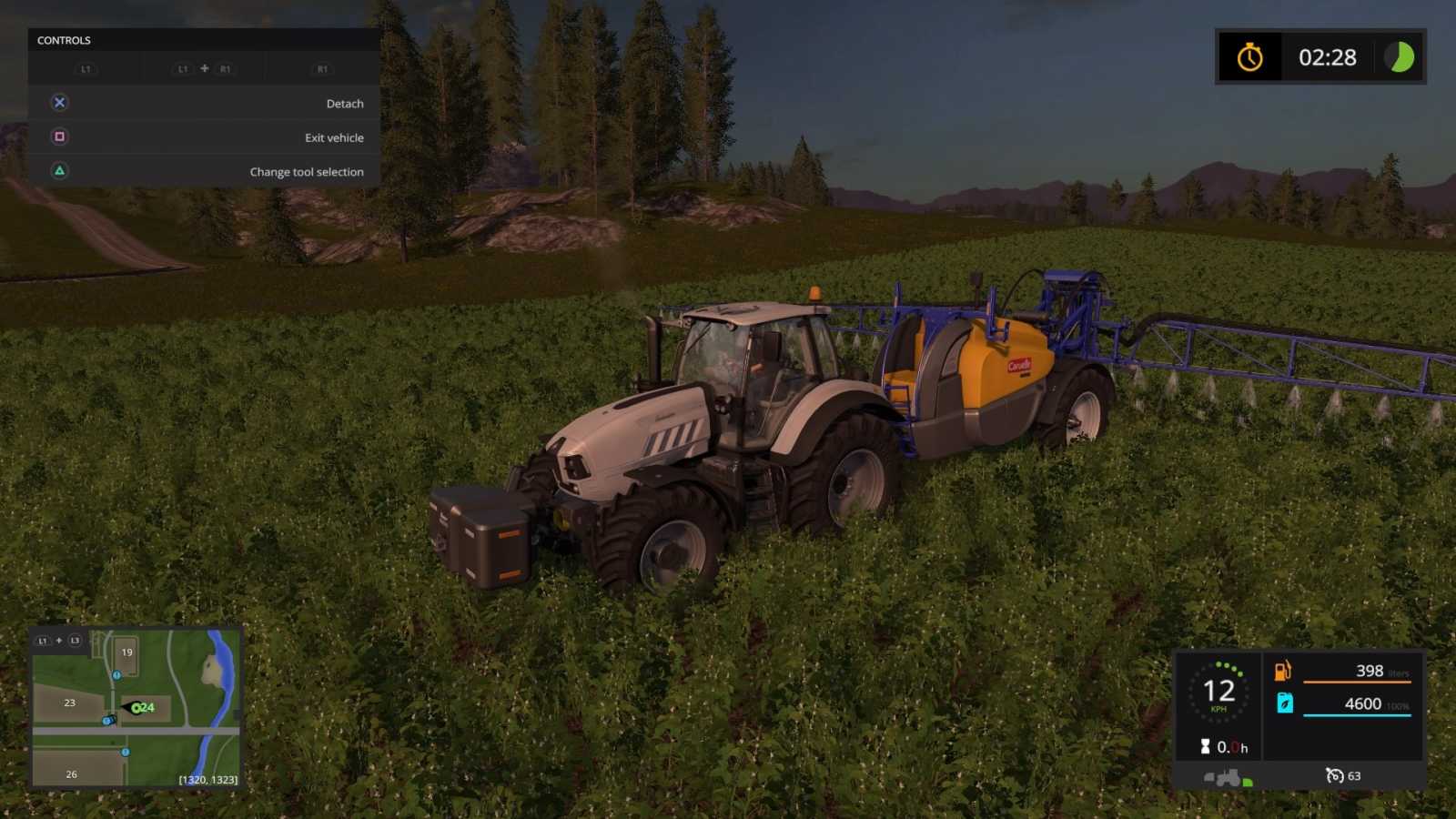
Task: Click the Detach option
Action: [344, 103]
